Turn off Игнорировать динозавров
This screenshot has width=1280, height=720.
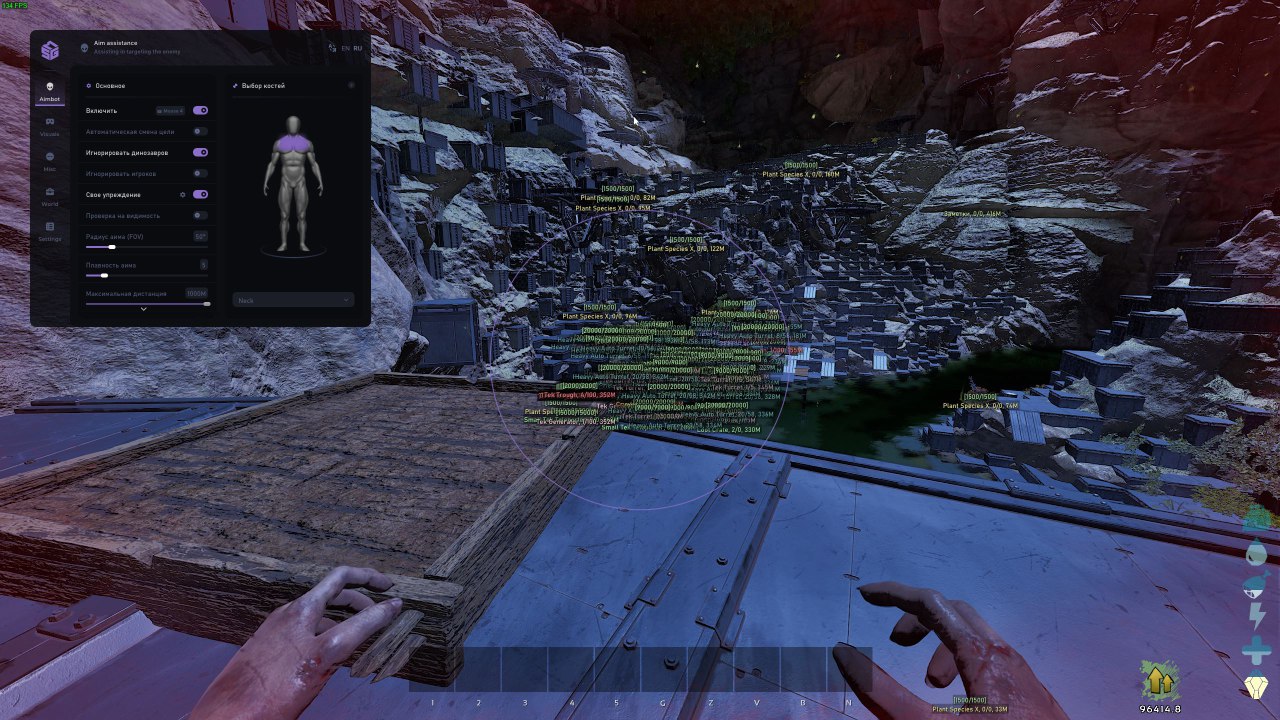coord(201,151)
